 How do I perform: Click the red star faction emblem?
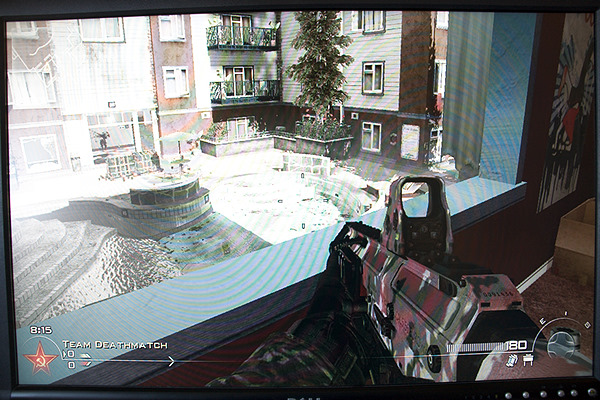pos(40,357)
